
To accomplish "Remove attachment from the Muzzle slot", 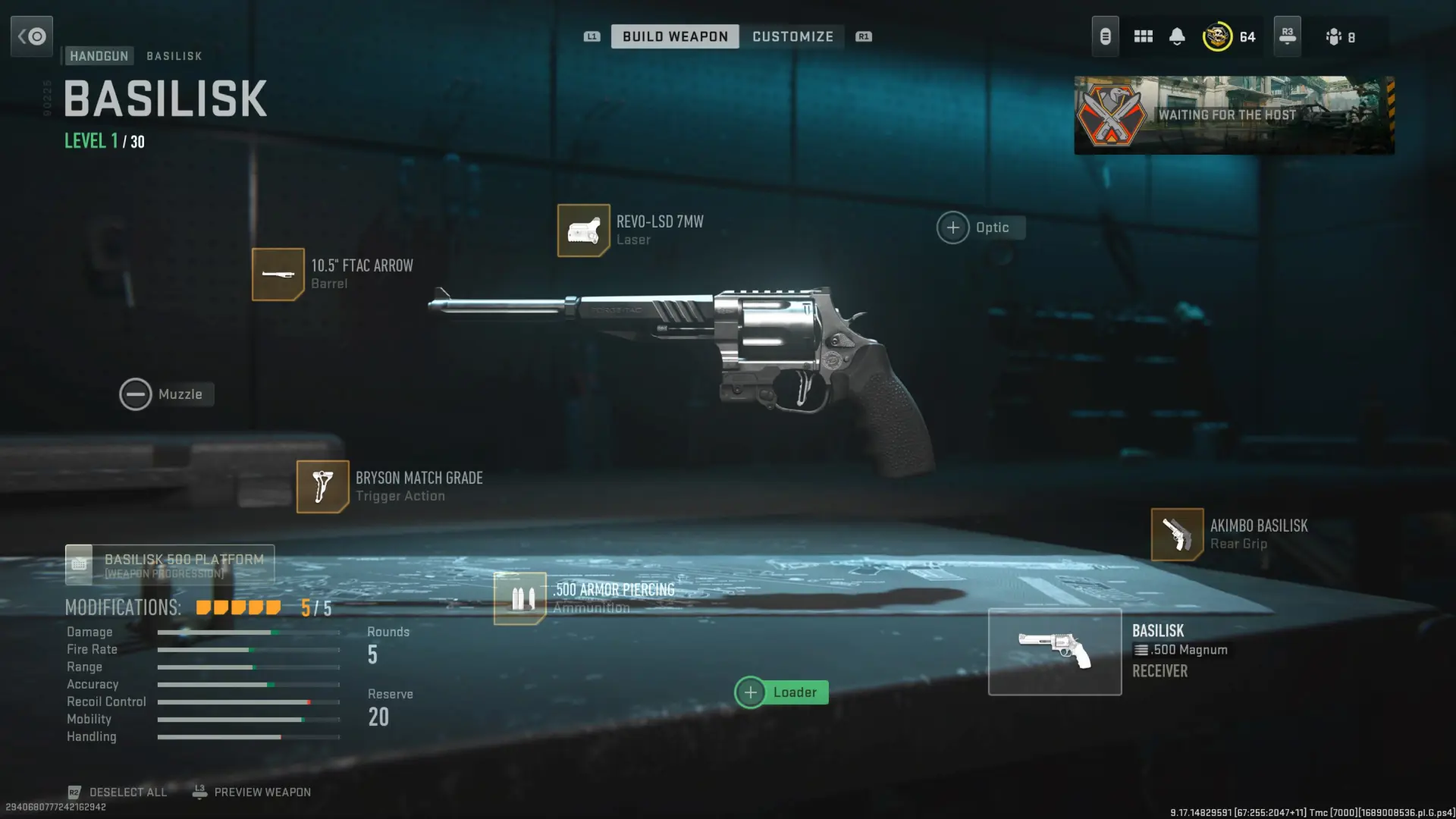I will [136, 394].
